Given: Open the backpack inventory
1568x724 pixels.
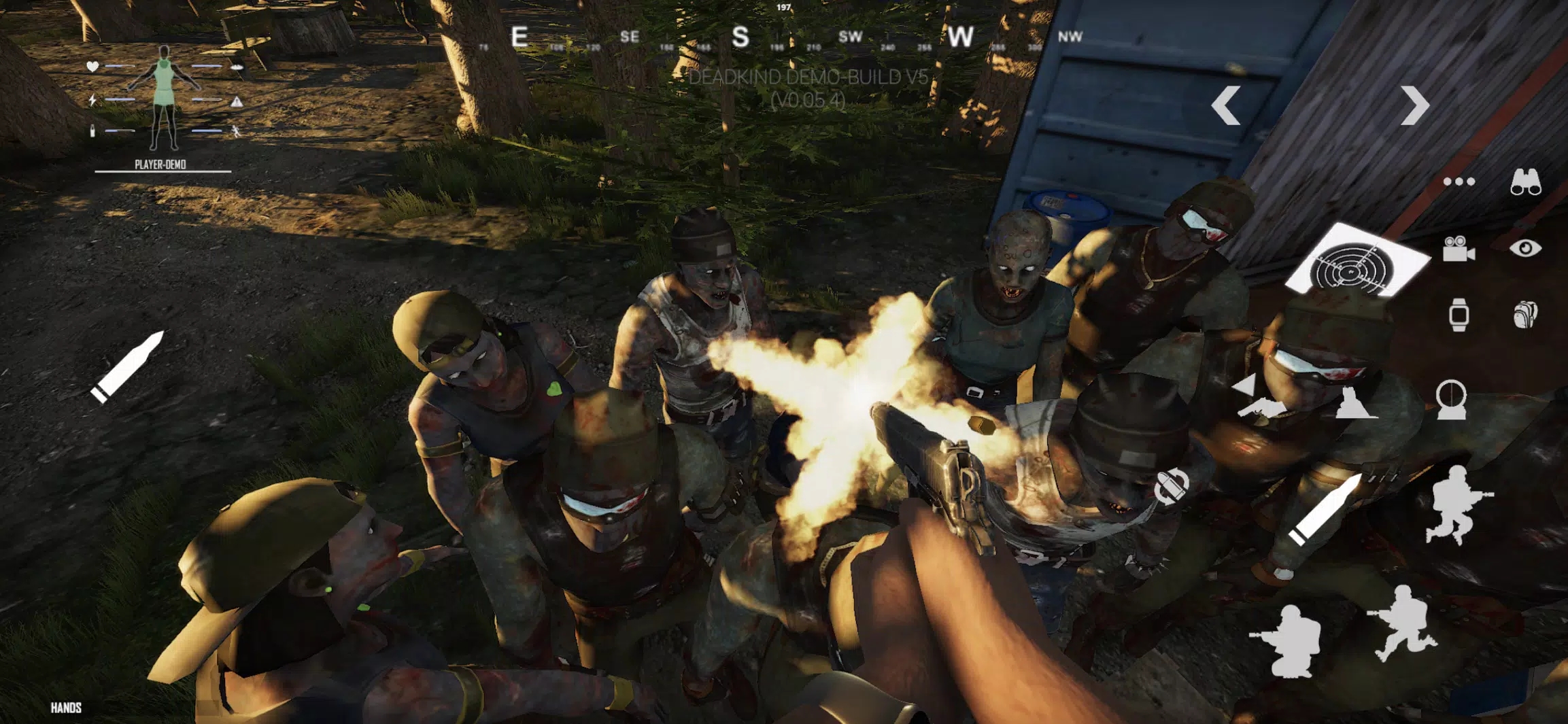Looking at the screenshot, I should (1525, 315).
